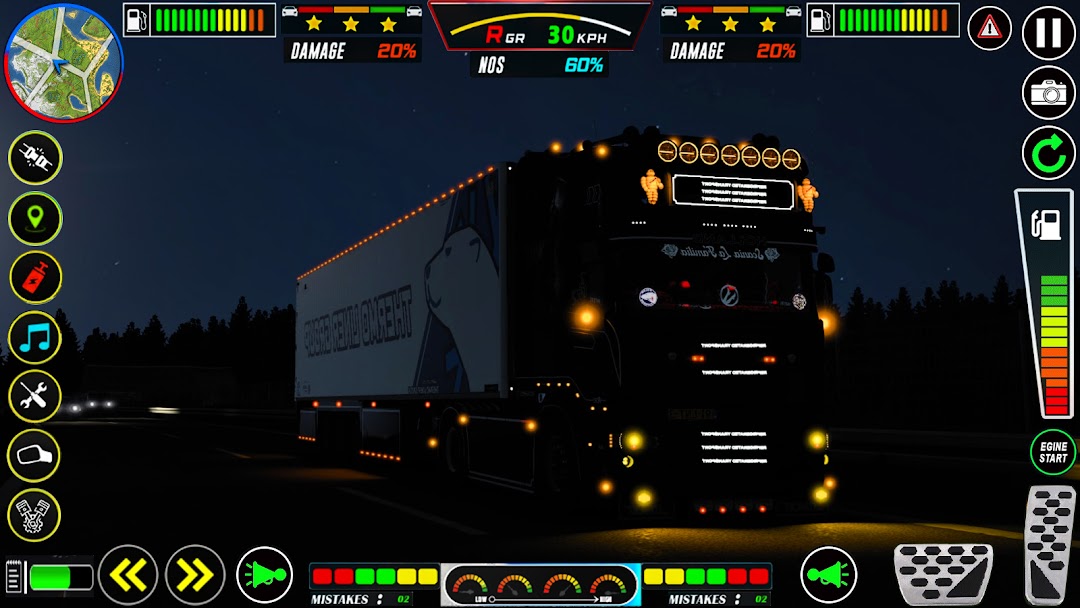Step on the wide brake pedal
Screen dimensions: 1080x608
coord(942,574)
